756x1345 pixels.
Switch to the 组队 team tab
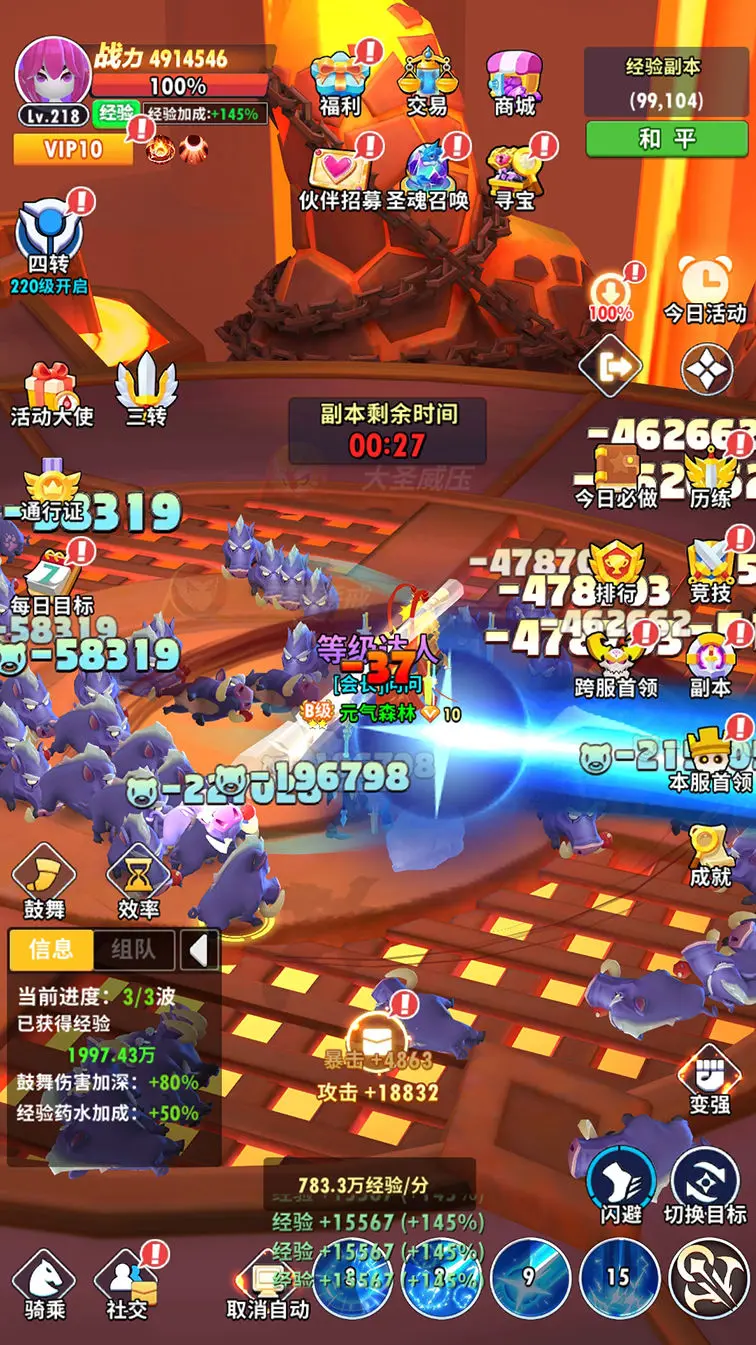(x=133, y=949)
